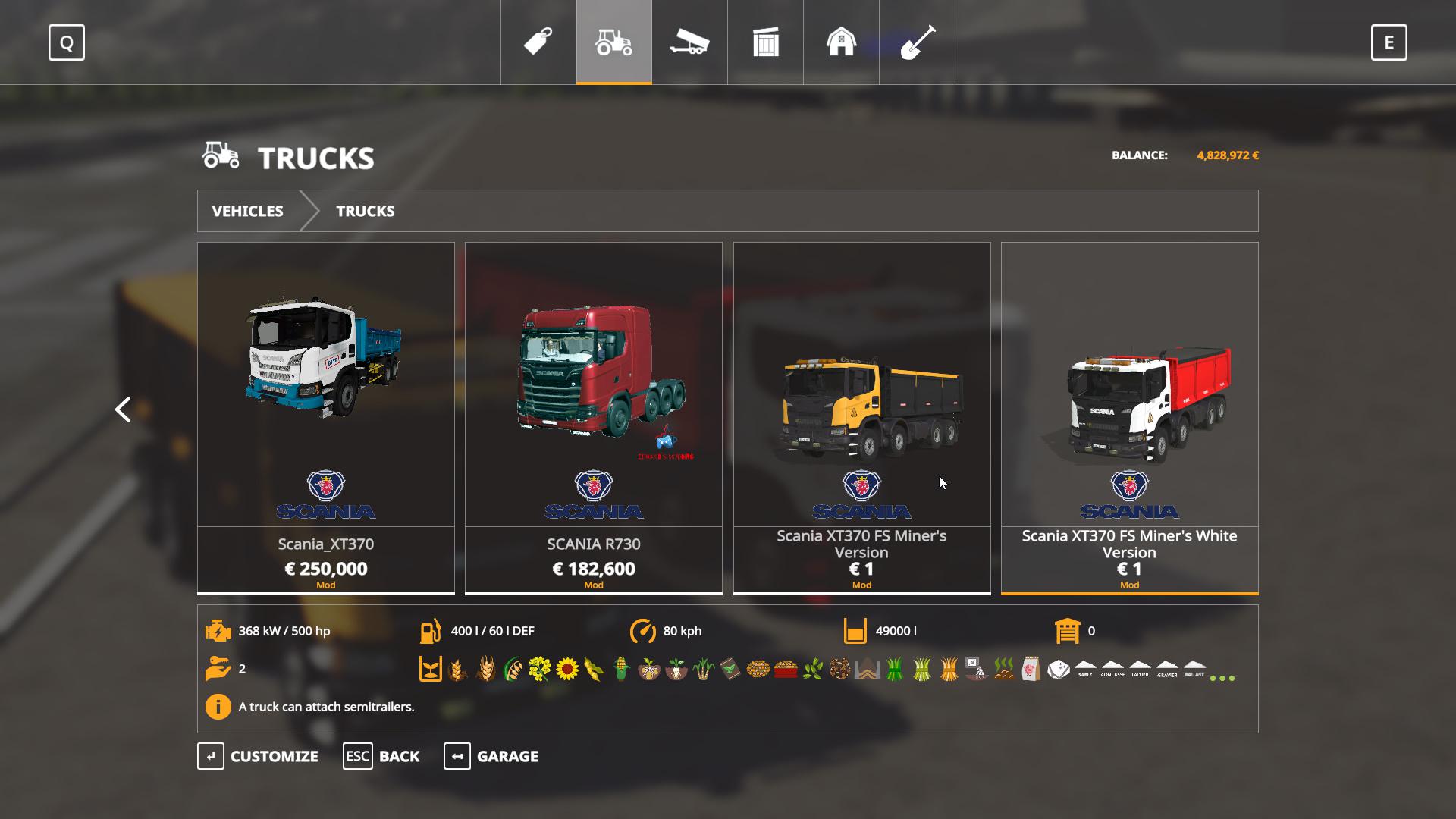Switch to the shovel landscaping tab

pos(917,42)
